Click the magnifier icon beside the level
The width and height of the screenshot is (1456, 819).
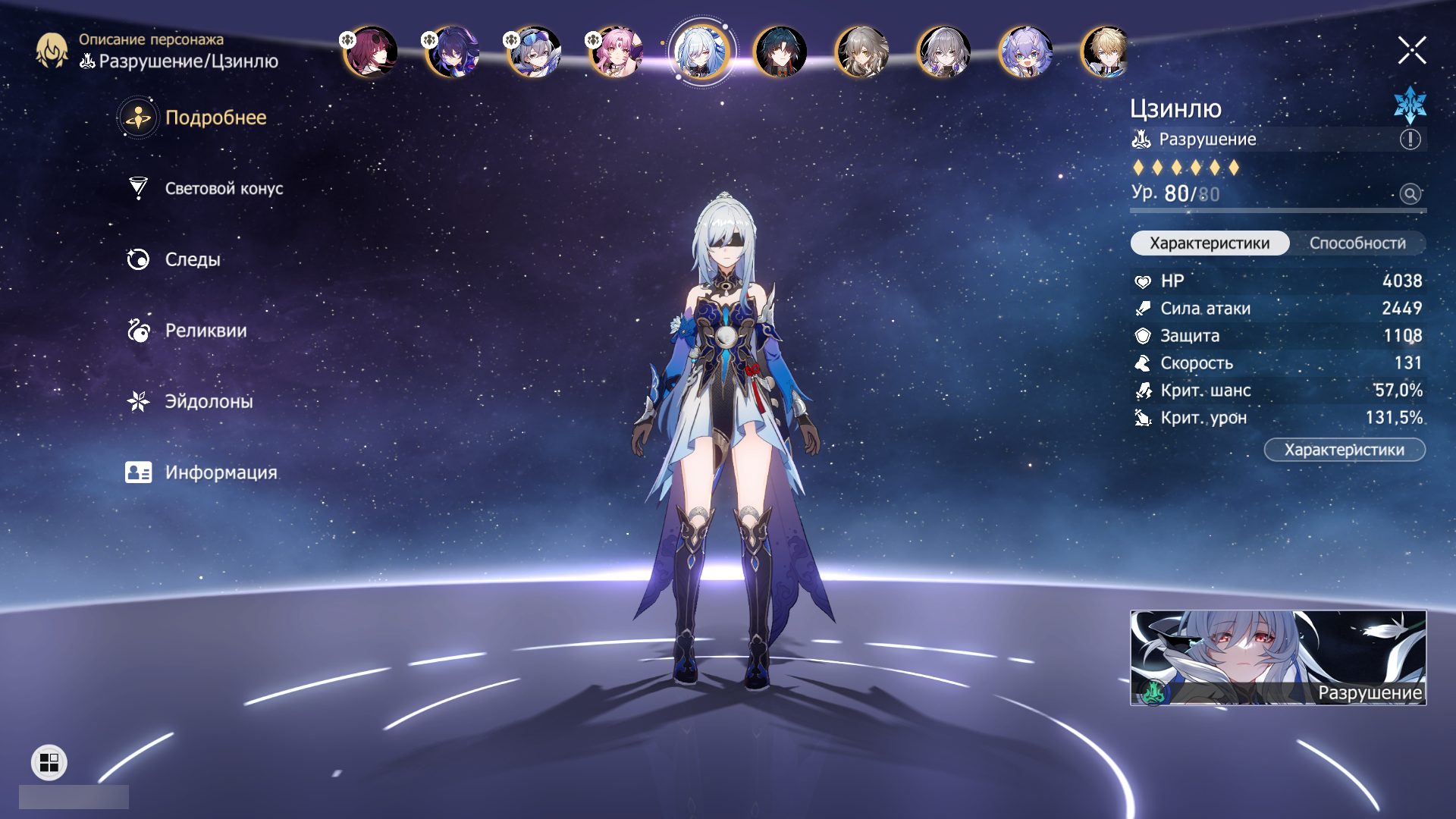[x=1410, y=194]
